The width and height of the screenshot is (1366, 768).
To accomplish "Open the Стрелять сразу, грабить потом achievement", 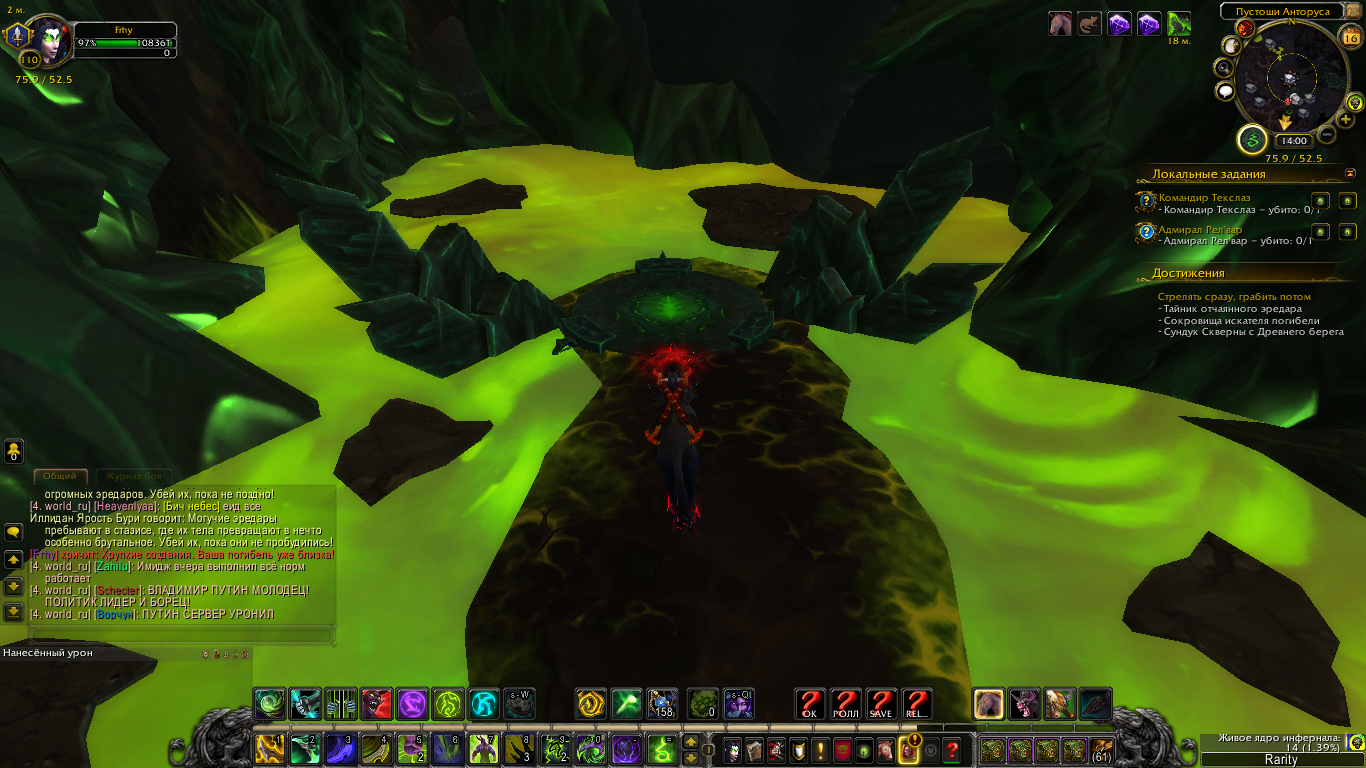I will (1233, 297).
